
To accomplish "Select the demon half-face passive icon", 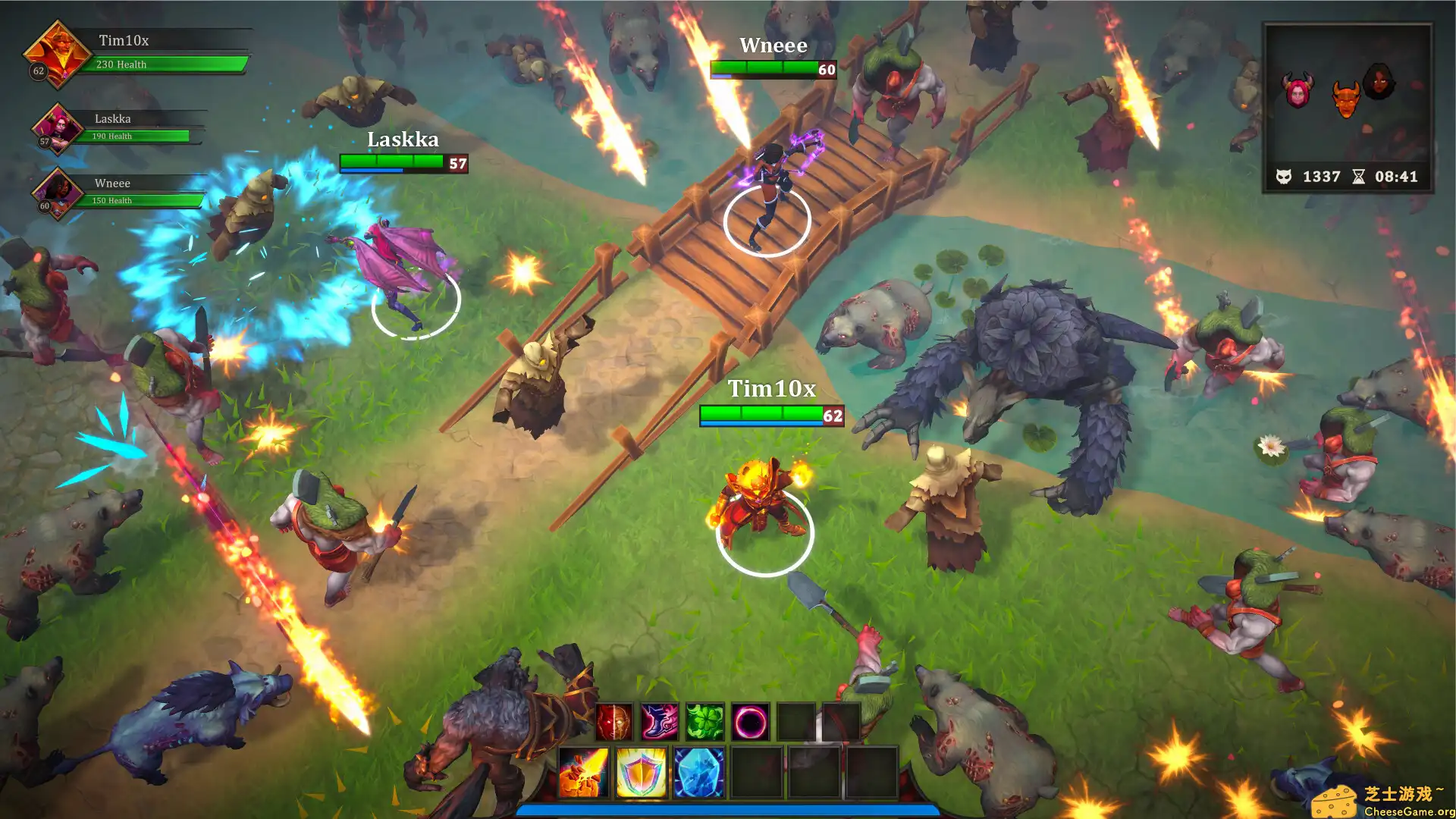I will (x=613, y=722).
